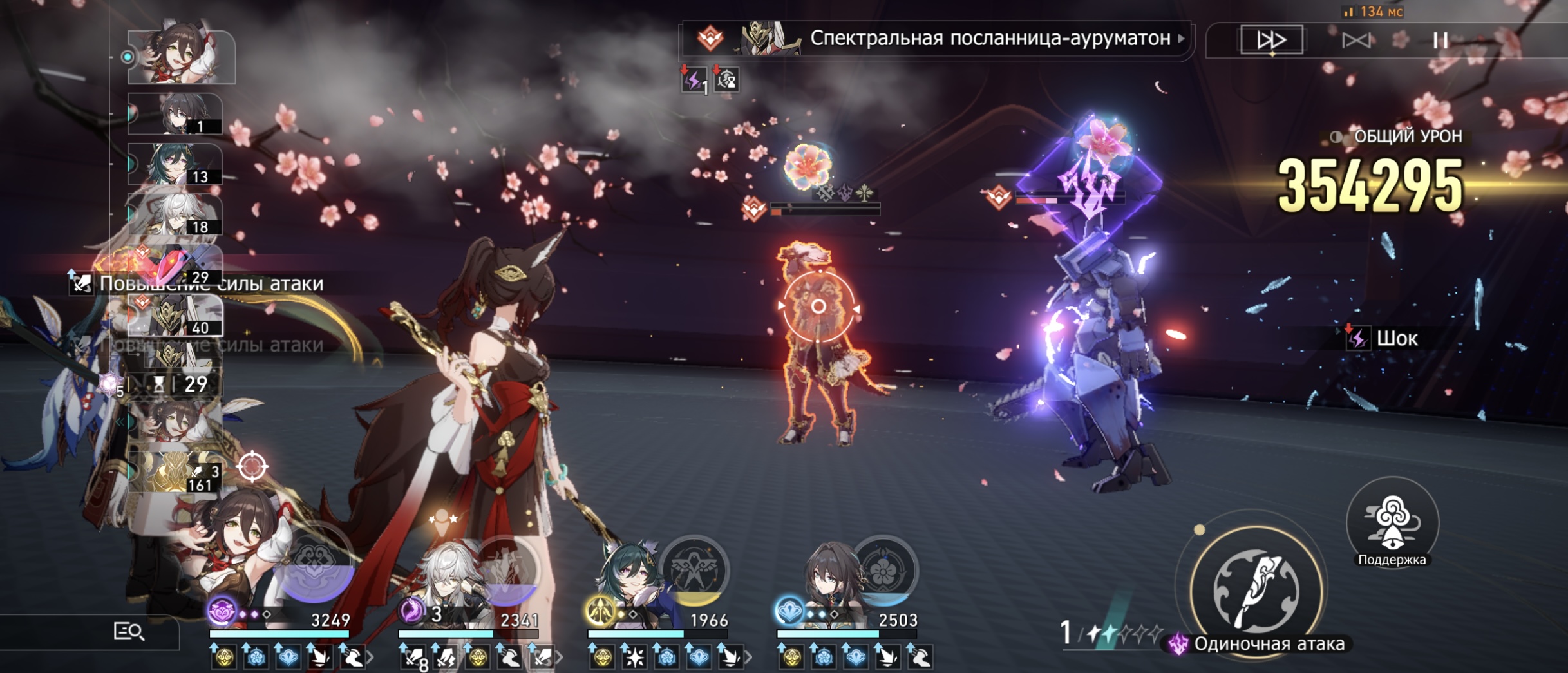Inspect the turn order entry numbered 40
1568x673 pixels.
[x=175, y=316]
